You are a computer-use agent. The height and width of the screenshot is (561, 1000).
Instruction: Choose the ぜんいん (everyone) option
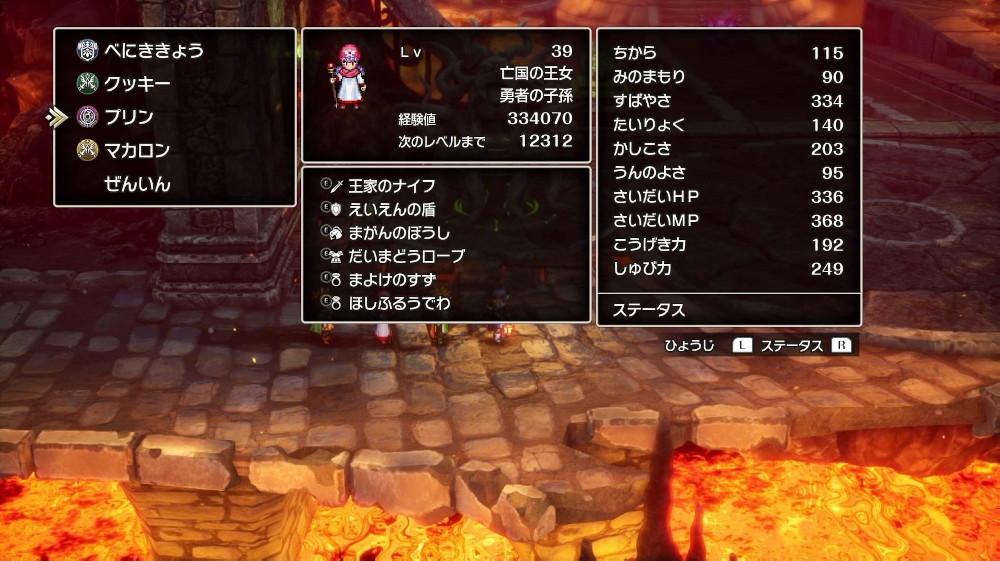(137, 184)
